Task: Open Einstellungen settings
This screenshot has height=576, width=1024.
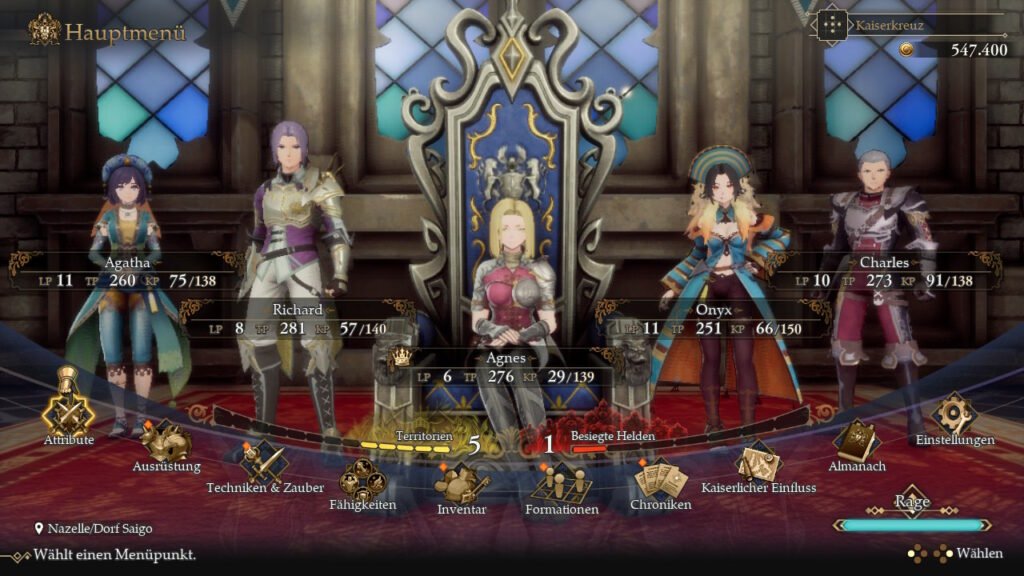Action: coord(954,415)
